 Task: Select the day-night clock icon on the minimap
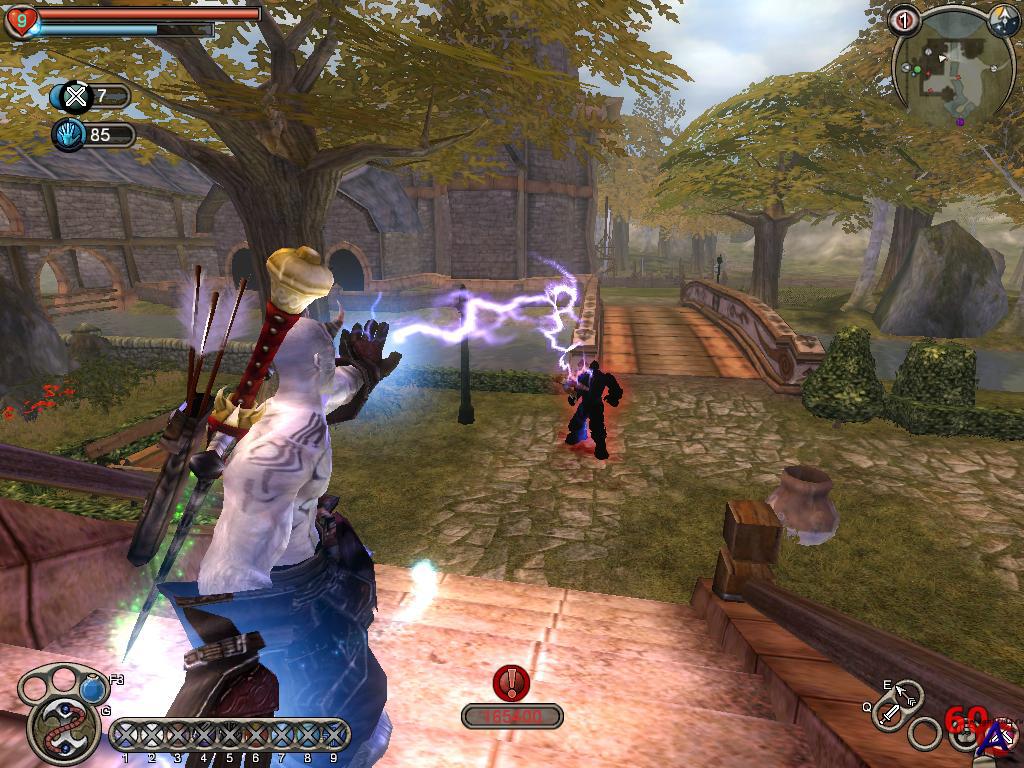(1003, 20)
